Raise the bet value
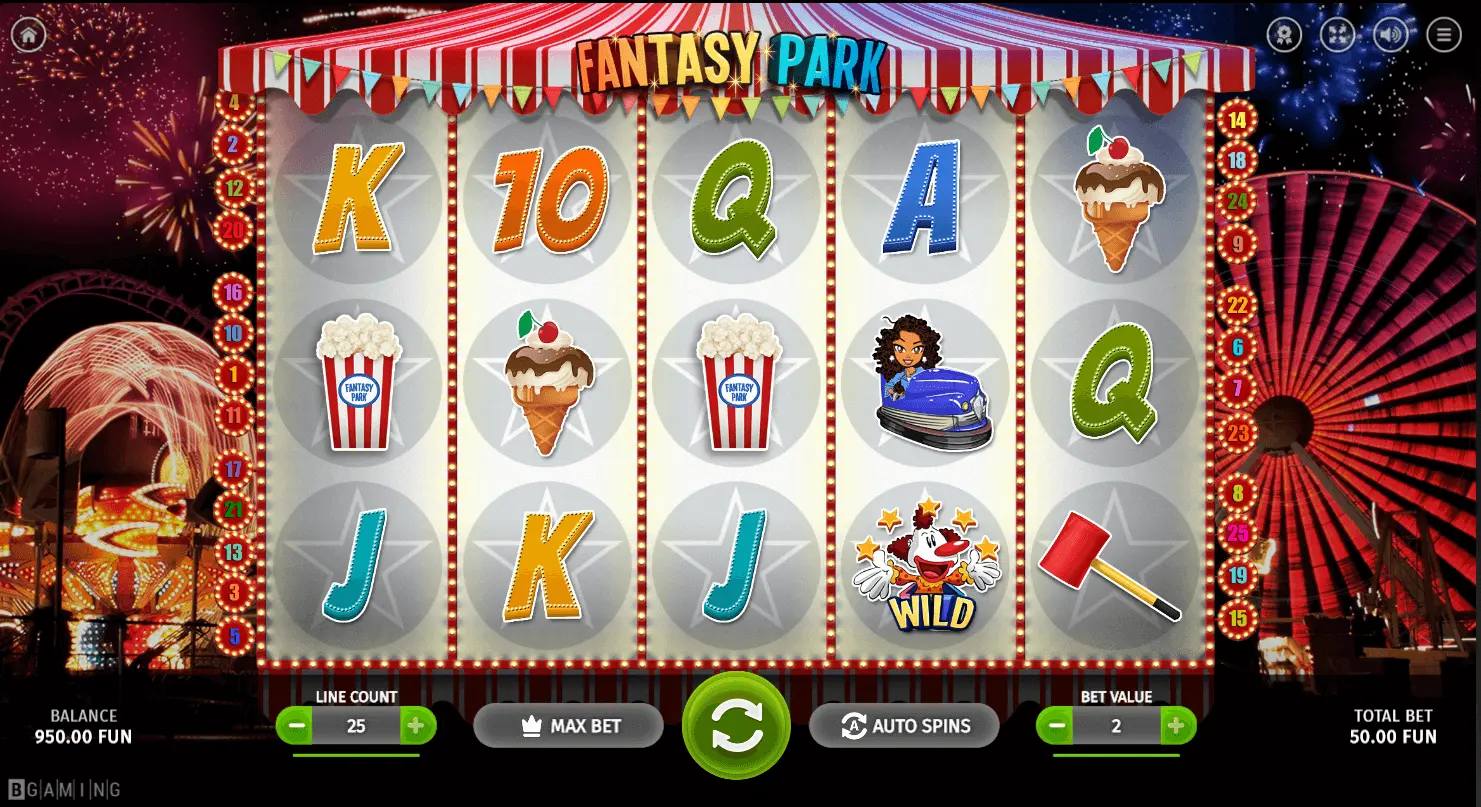Viewport: 1481px width, 807px height. (1178, 726)
